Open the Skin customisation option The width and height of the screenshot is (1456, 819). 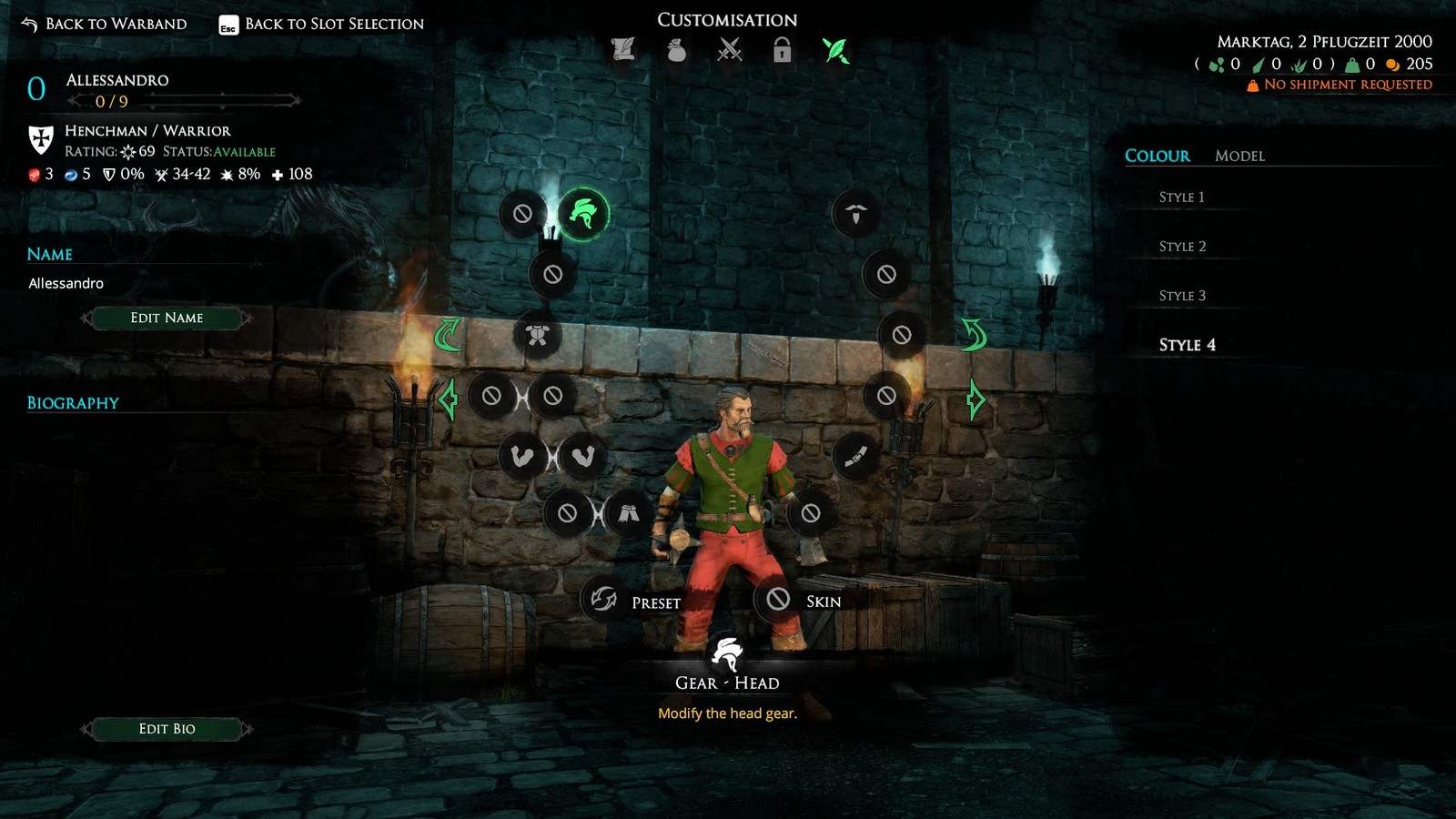point(778,599)
